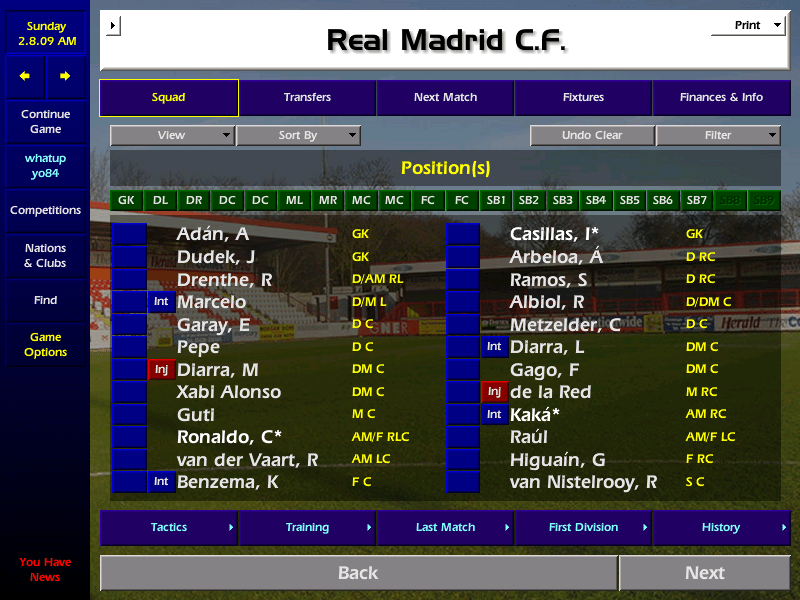The width and height of the screenshot is (800, 600).
Task: Open the View dropdown
Action: pos(172,135)
